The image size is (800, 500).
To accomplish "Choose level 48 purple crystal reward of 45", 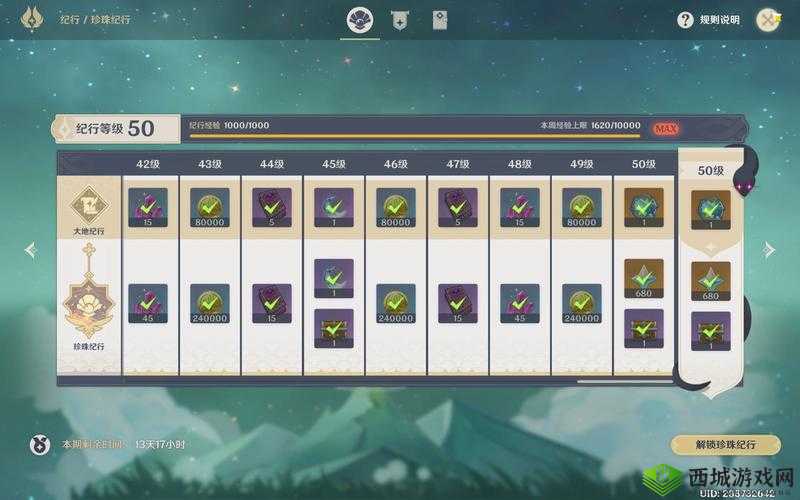I will click(x=520, y=303).
